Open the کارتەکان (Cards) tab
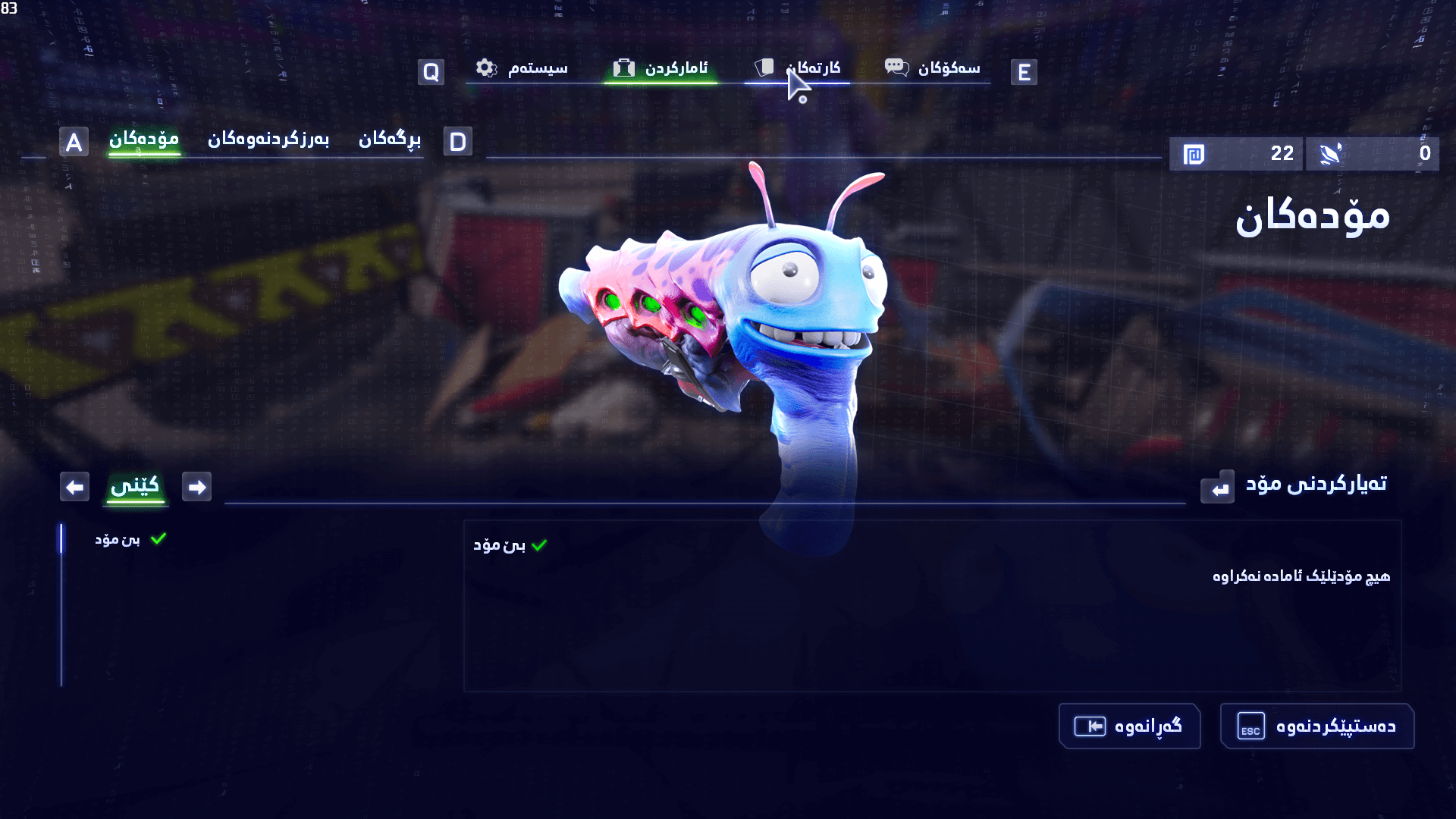This screenshot has width=1456, height=819. click(799, 69)
